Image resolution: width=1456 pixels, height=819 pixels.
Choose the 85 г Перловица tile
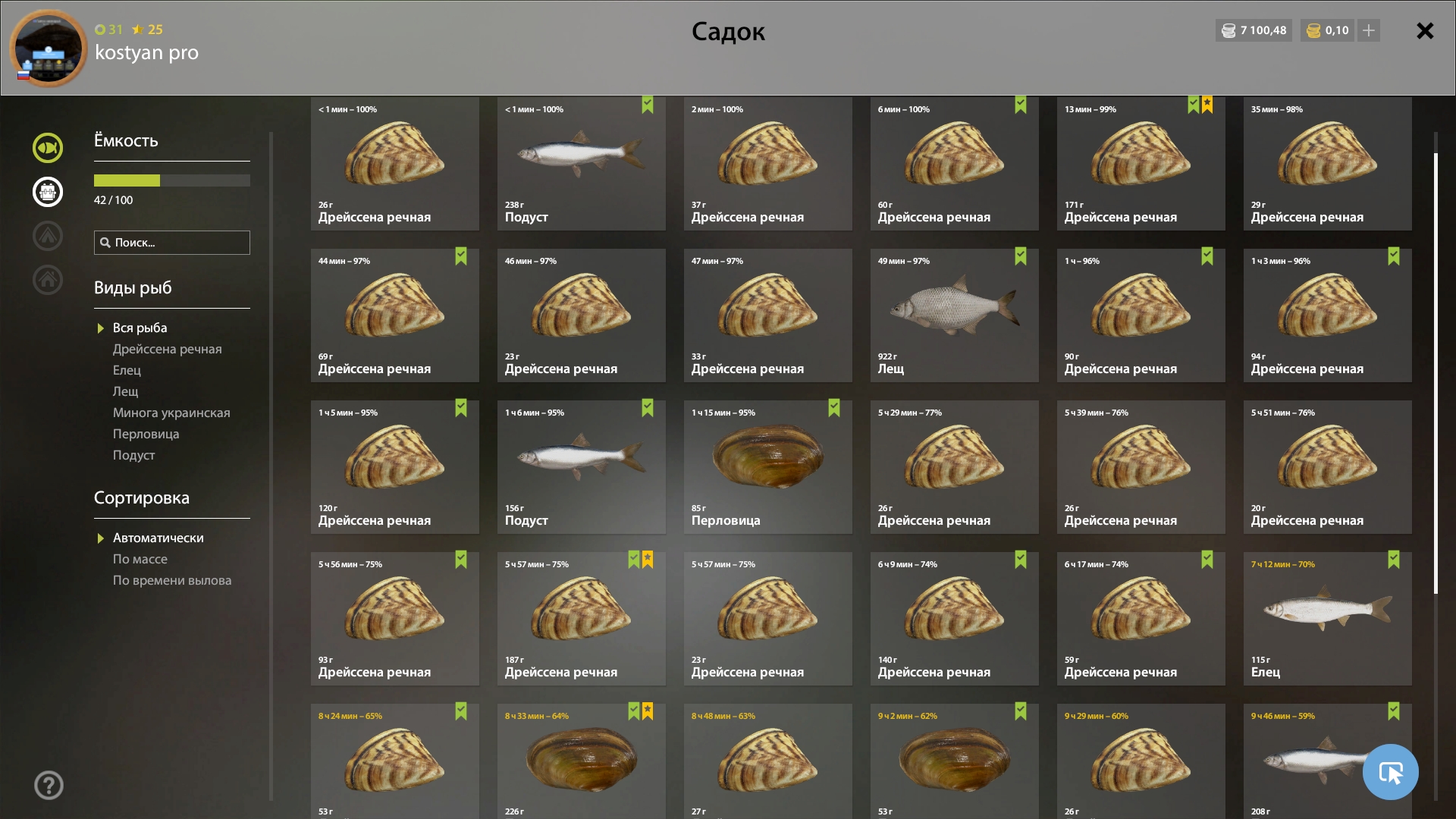click(x=767, y=466)
